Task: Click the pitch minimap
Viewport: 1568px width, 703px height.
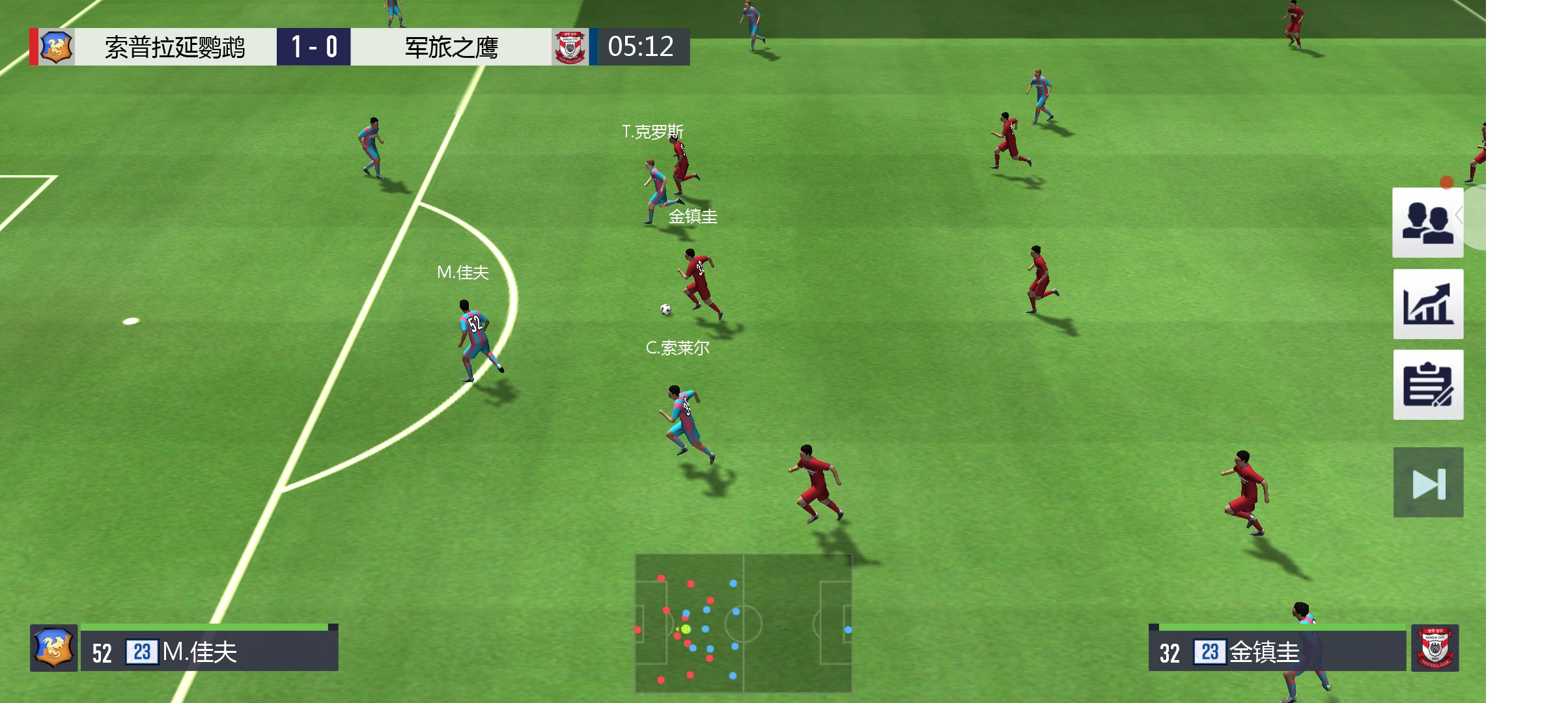Action: coord(743,623)
